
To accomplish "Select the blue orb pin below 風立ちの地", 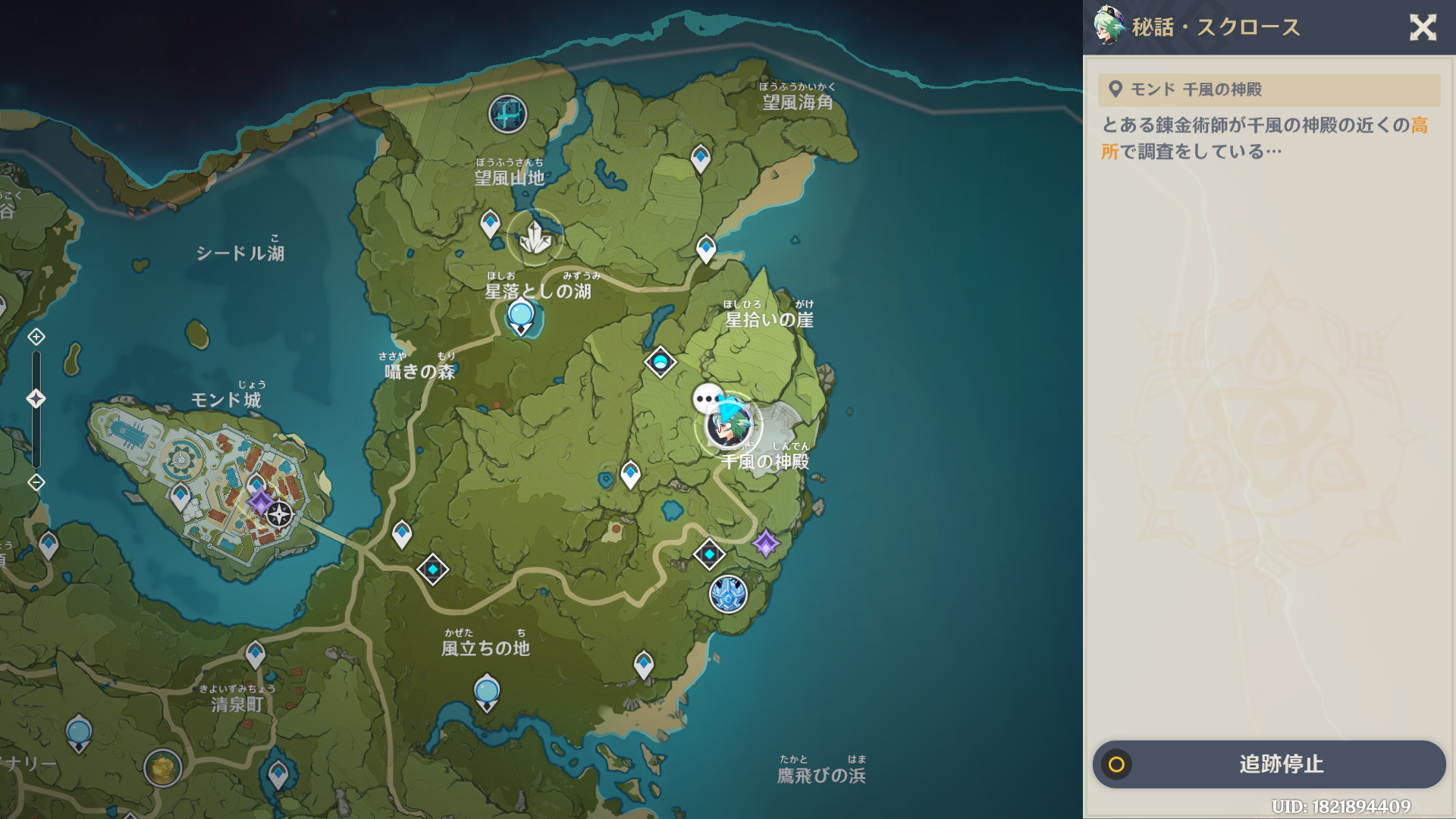I will click(x=487, y=692).
